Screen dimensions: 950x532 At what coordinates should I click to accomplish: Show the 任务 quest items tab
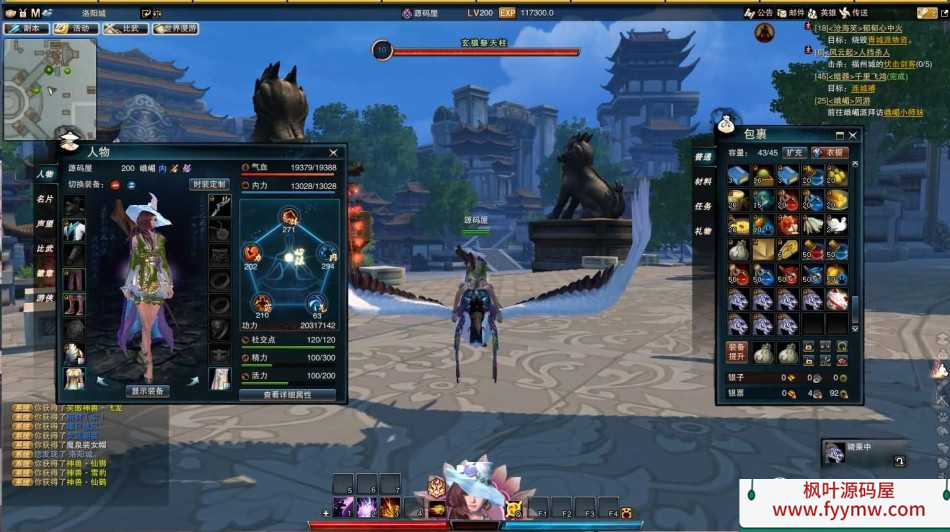point(703,206)
